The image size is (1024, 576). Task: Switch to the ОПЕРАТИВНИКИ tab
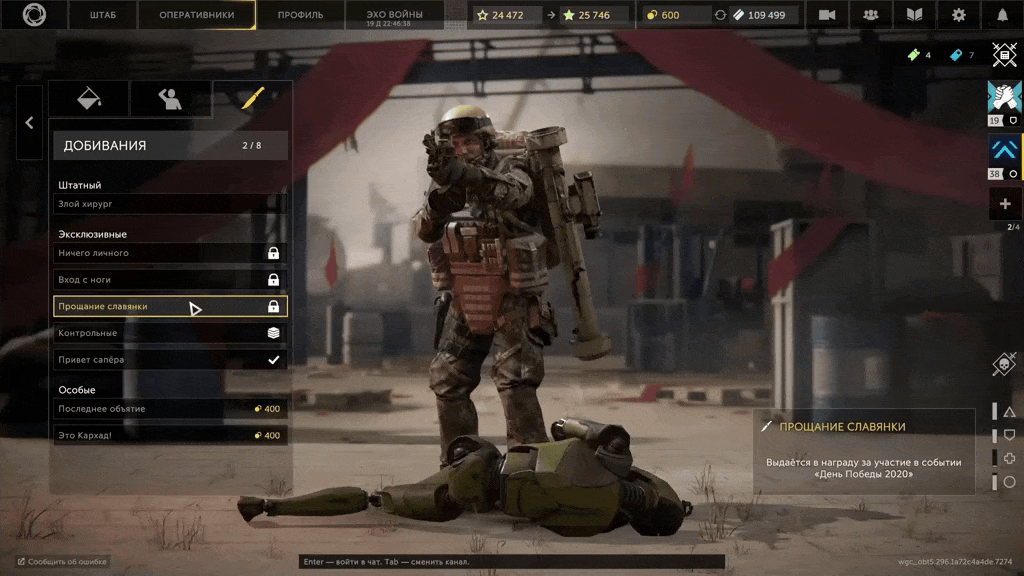click(x=197, y=15)
